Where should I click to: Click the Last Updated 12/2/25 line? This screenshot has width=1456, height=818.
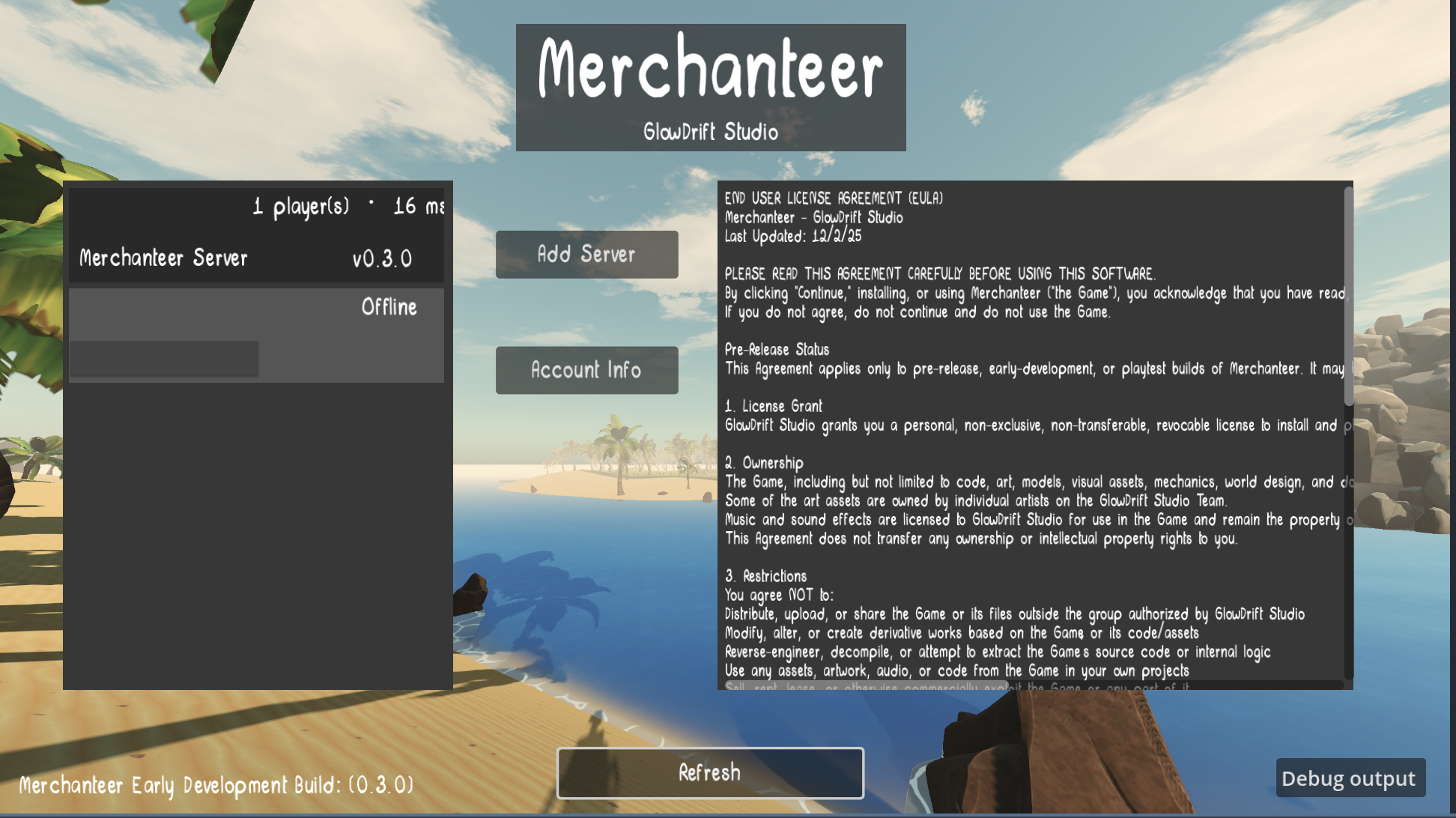pos(794,235)
